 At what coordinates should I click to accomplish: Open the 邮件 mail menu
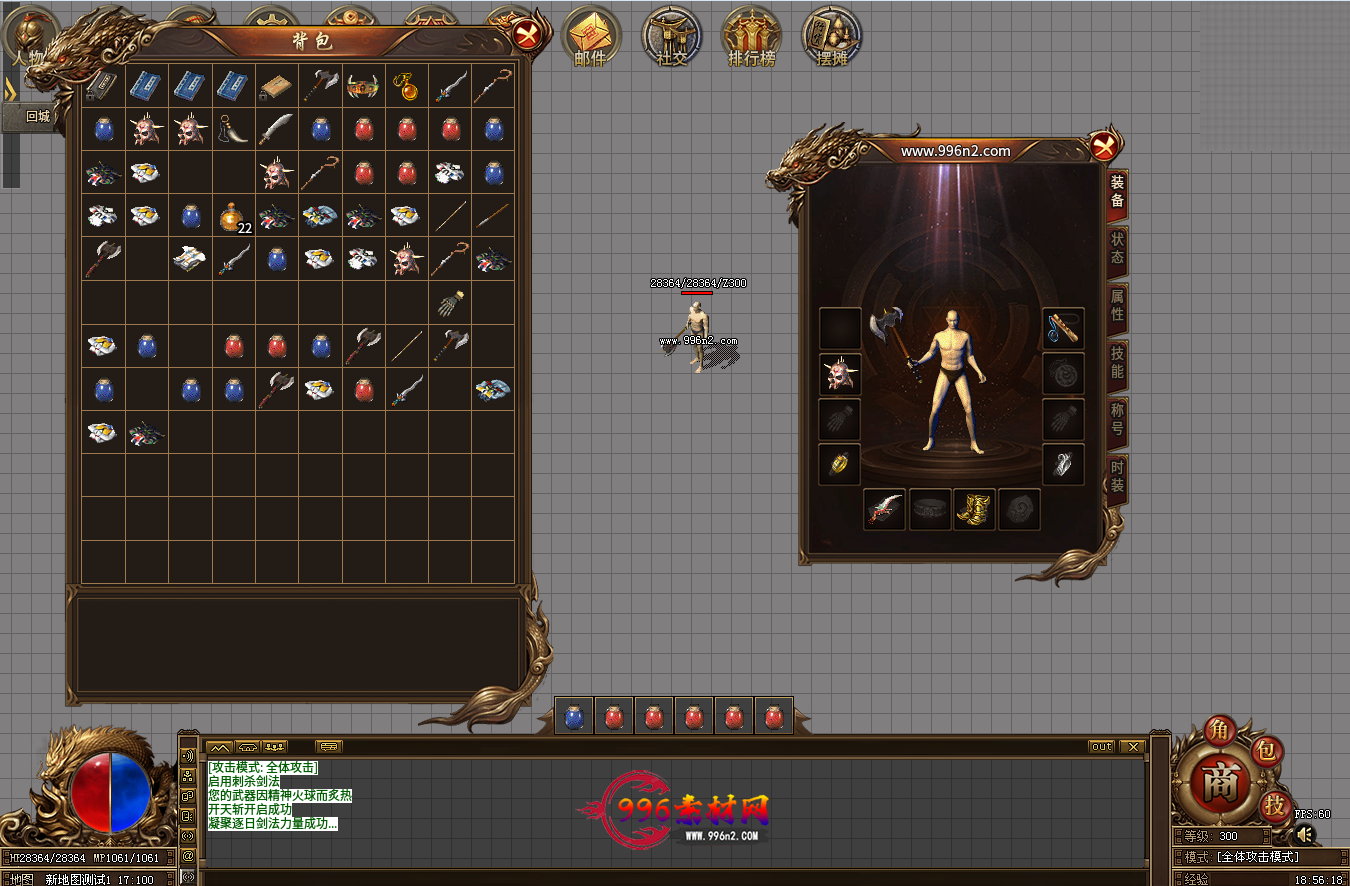(591, 37)
